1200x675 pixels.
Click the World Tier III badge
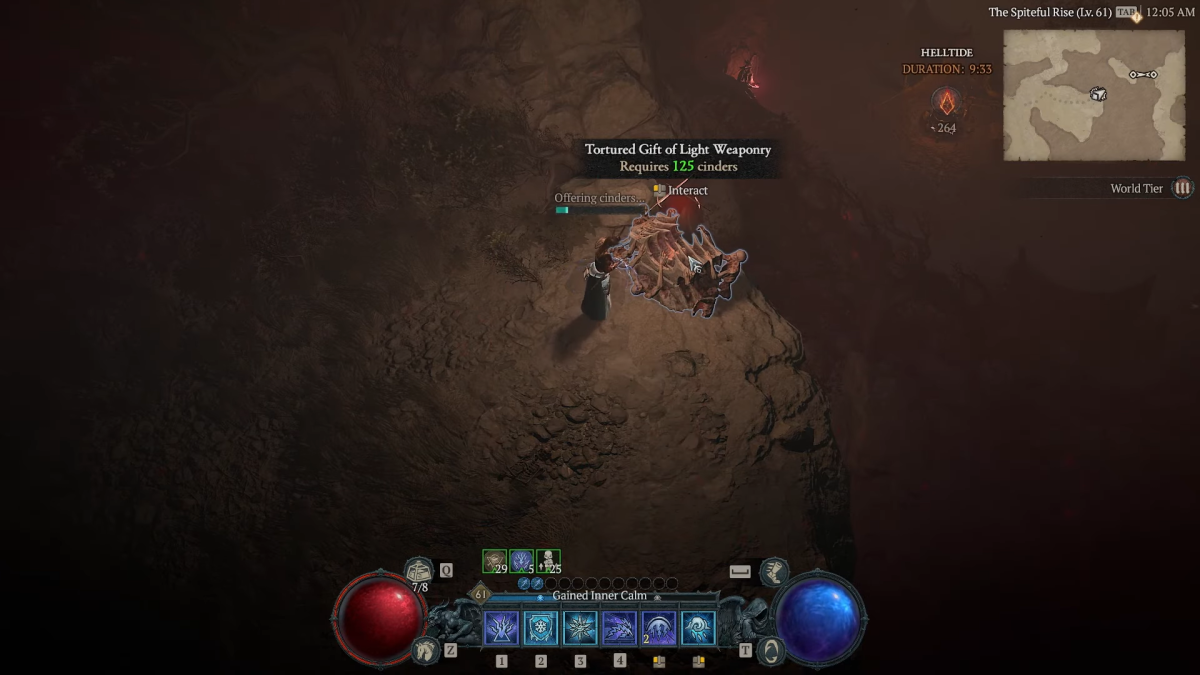(x=1183, y=188)
